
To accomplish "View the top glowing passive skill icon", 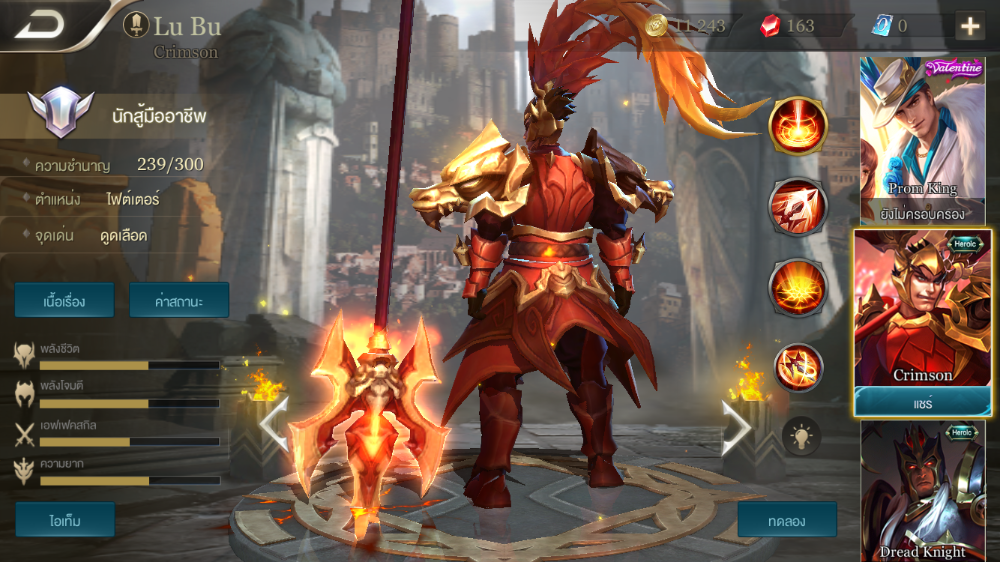I will 797,127.
